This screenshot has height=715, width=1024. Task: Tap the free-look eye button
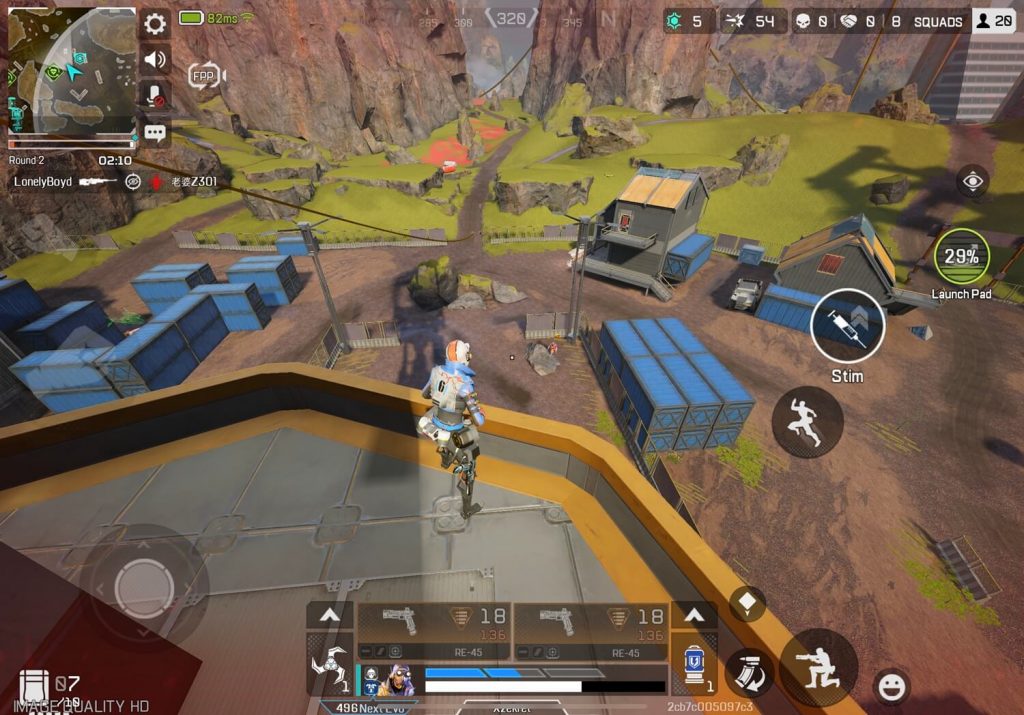[972, 181]
